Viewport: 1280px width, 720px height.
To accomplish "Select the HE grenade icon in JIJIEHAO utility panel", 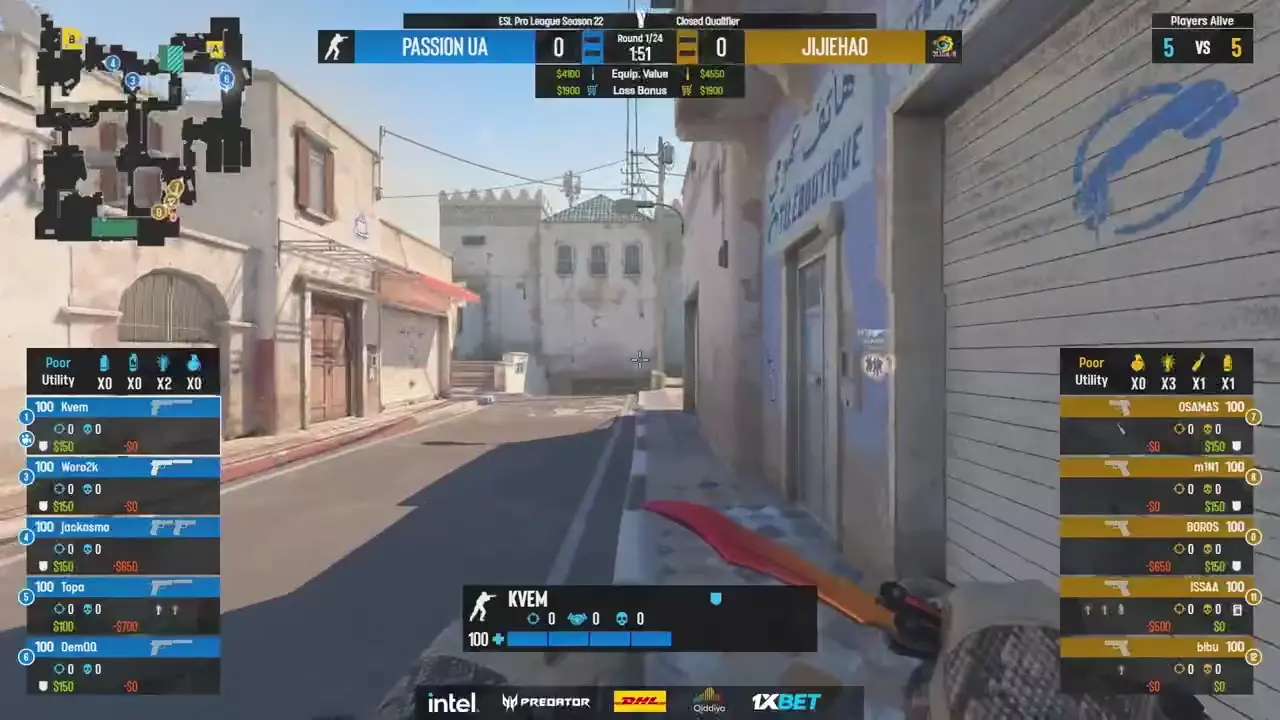I will (x=1138, y=362).
